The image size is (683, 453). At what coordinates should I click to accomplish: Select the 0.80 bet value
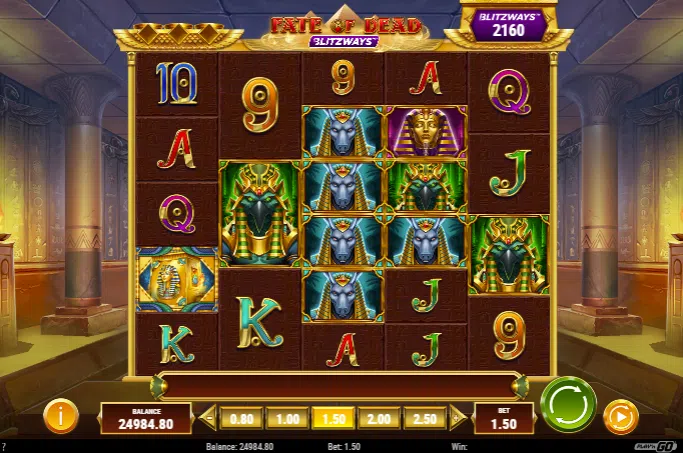pos(241,416)
